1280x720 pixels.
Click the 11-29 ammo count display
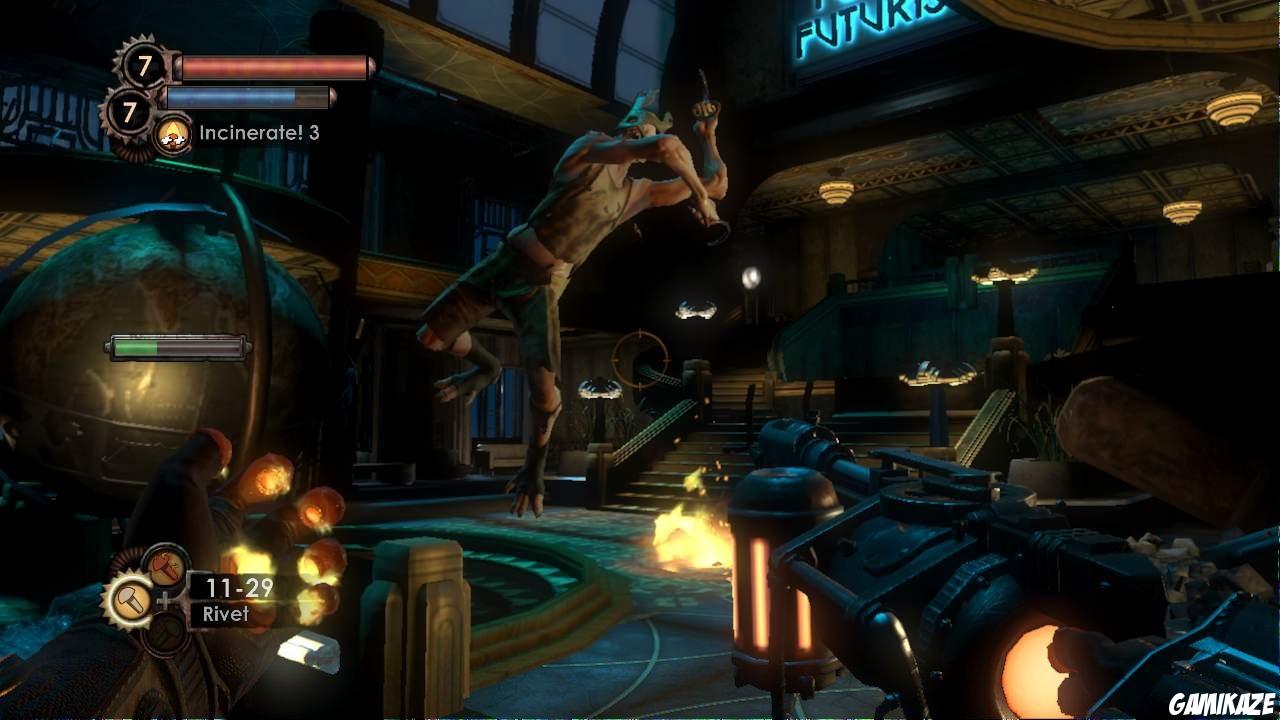238,589
